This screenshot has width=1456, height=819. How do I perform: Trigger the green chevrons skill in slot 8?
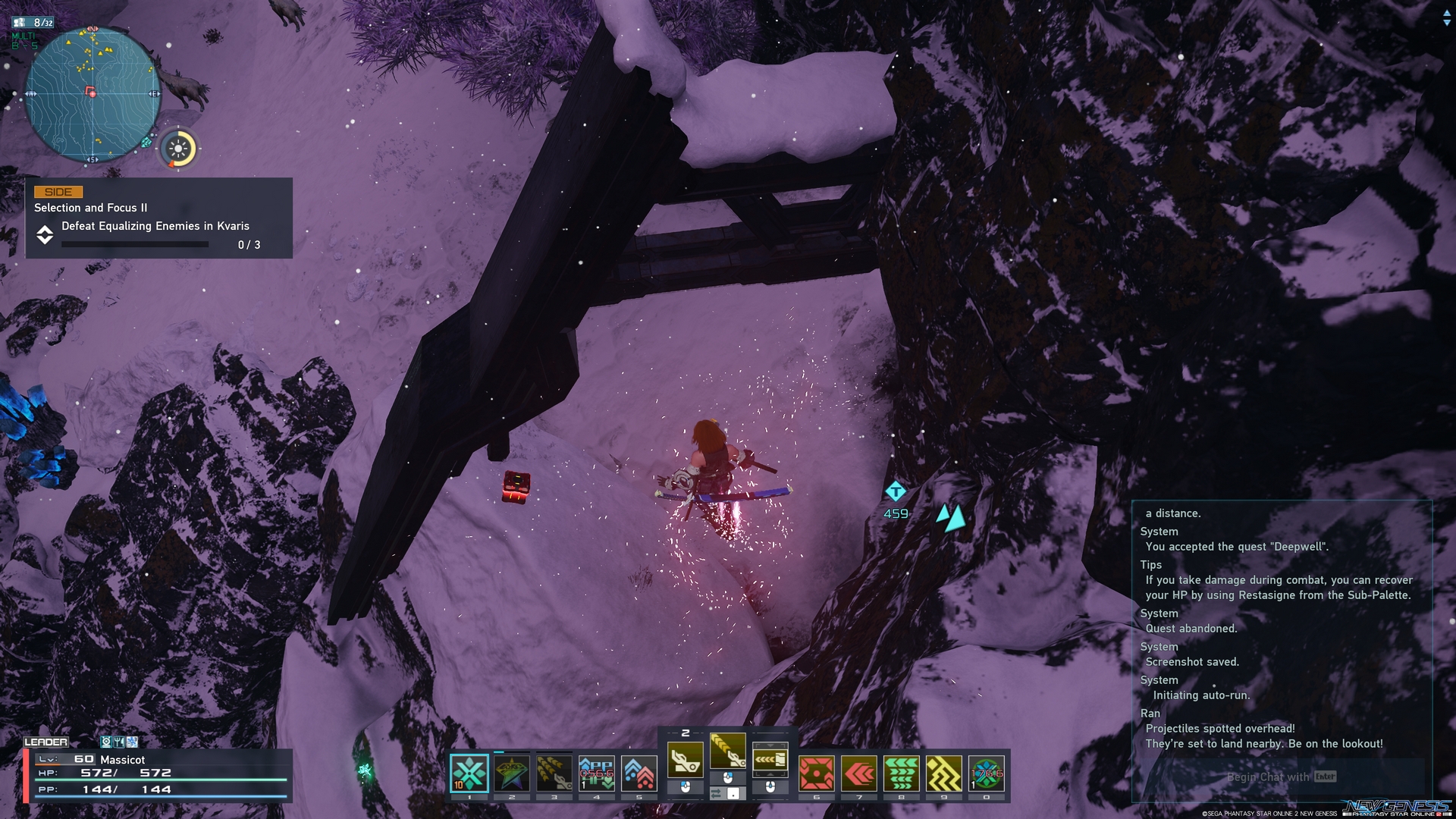[x=902, y=773]
